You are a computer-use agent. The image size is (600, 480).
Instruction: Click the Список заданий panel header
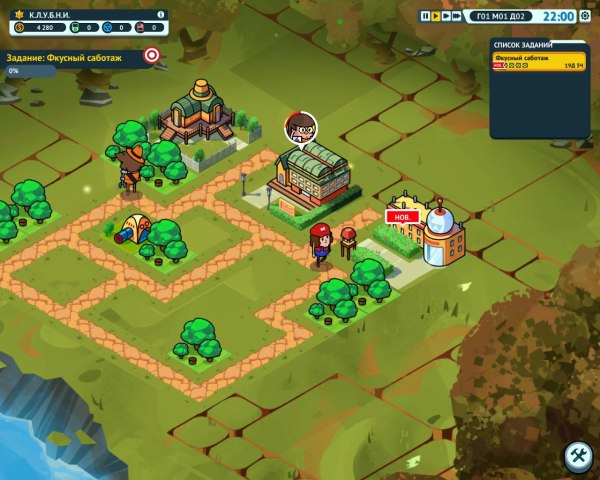click(x=540, y=45)
